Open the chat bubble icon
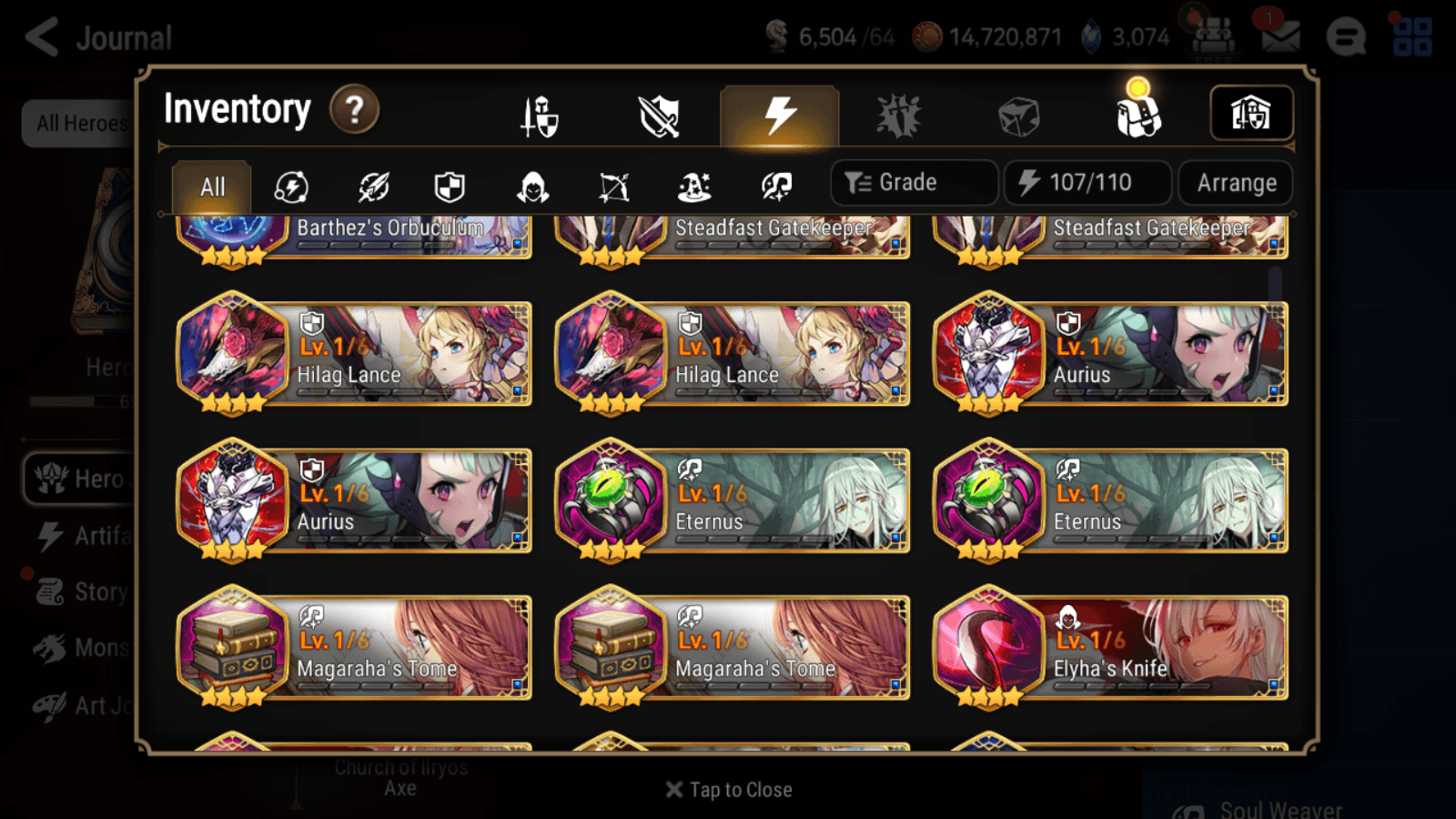The image size is (1456, 819). coord(1345,36)
